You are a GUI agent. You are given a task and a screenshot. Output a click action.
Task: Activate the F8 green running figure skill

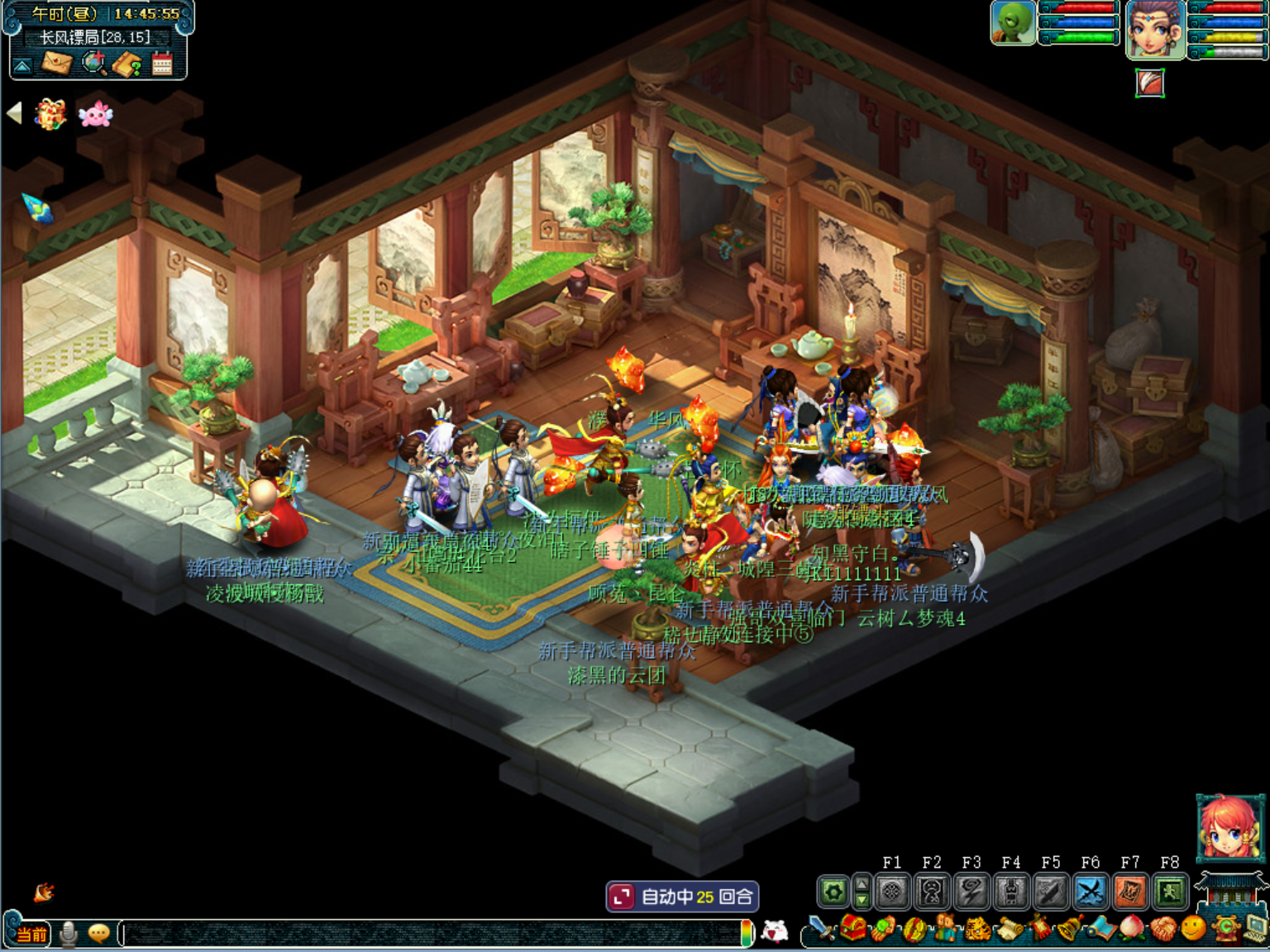[x=1170, y=892]
